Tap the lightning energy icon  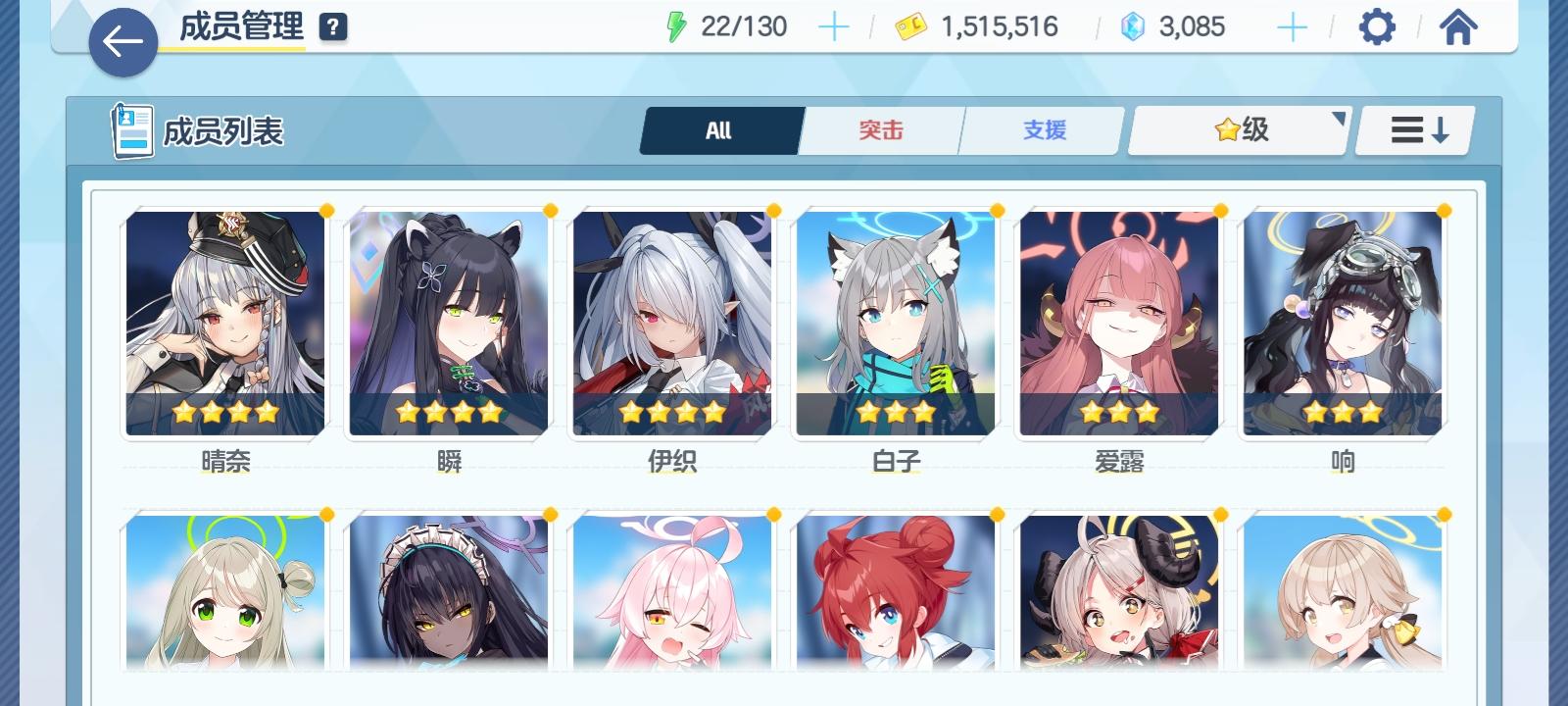[674, 26]
